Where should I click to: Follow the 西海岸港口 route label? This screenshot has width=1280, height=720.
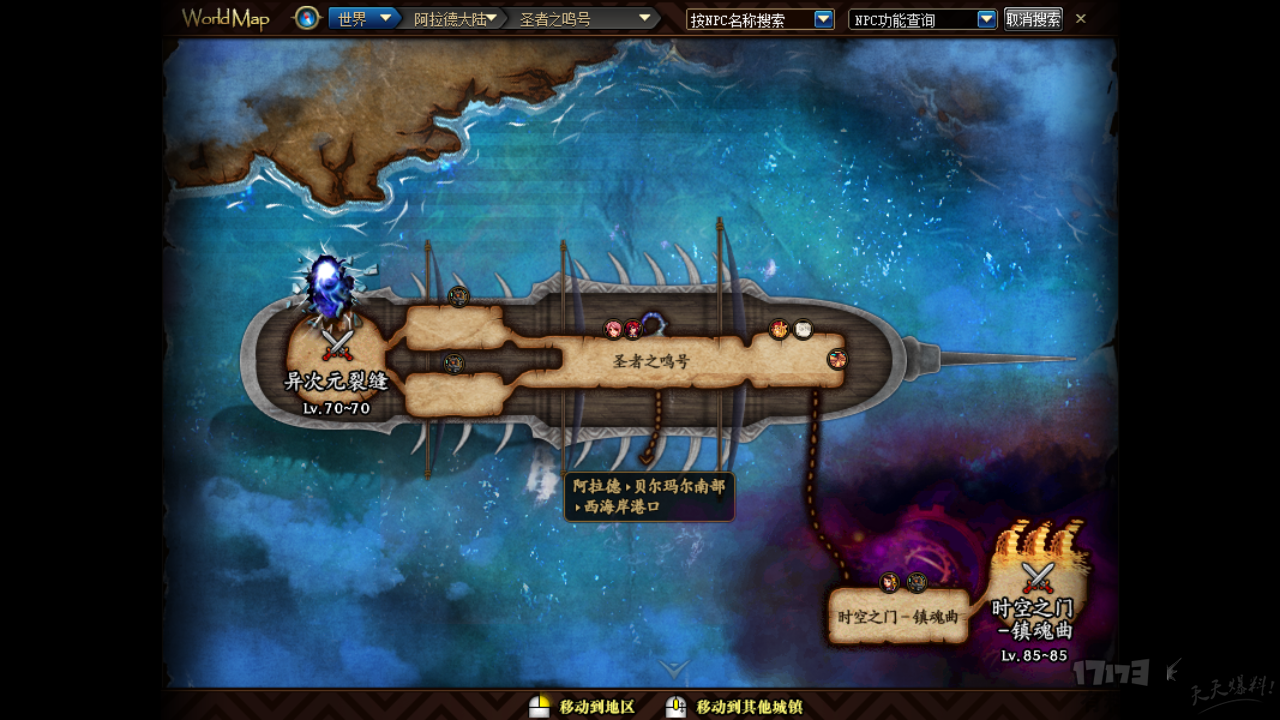pos(649,497)
